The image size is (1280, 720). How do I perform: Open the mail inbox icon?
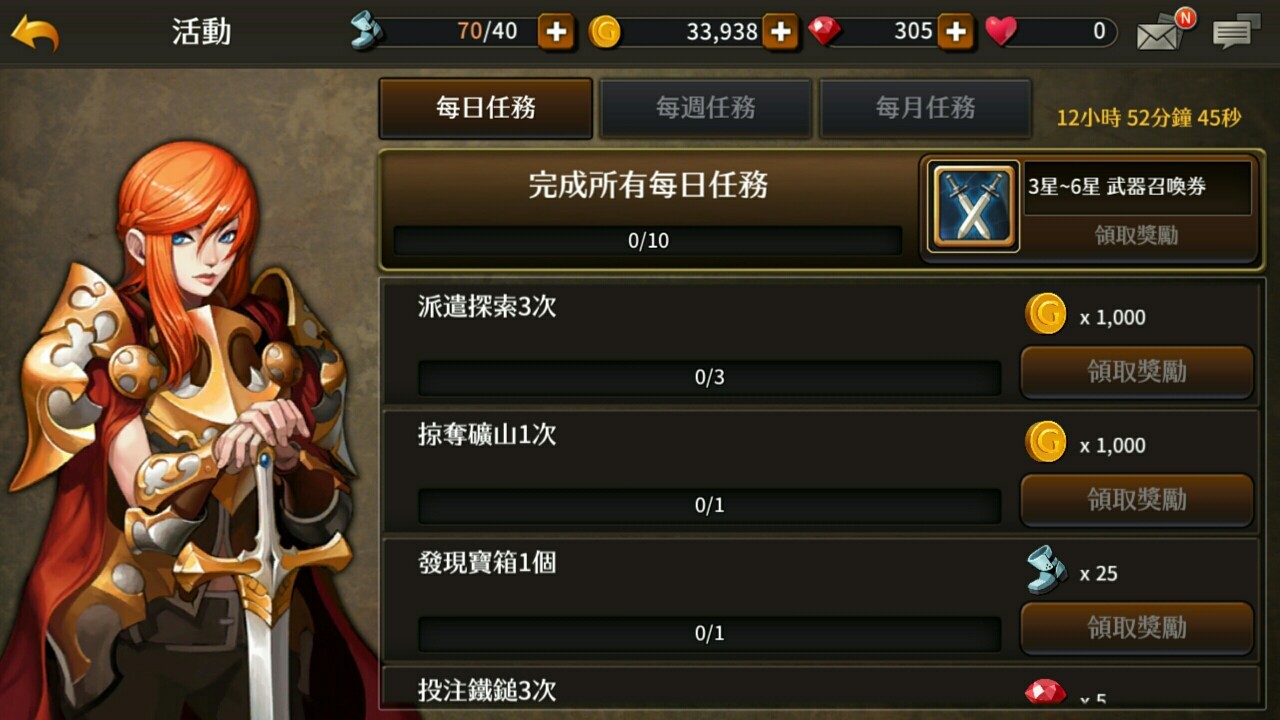tap(1157, 32)
